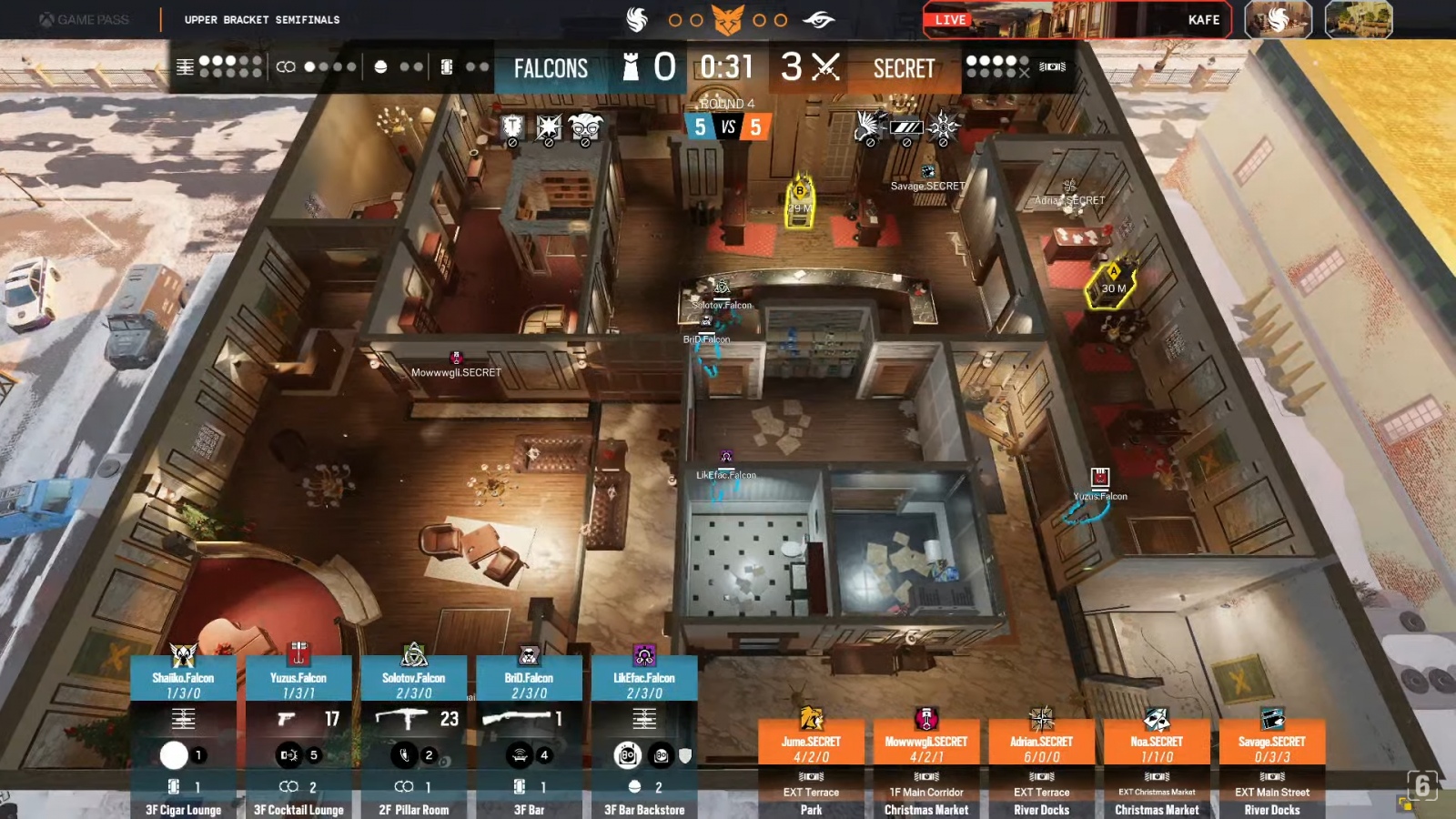This screenshot has width=1456, height=819.
Task: Select bomb site A marker
Action: 1113,284
